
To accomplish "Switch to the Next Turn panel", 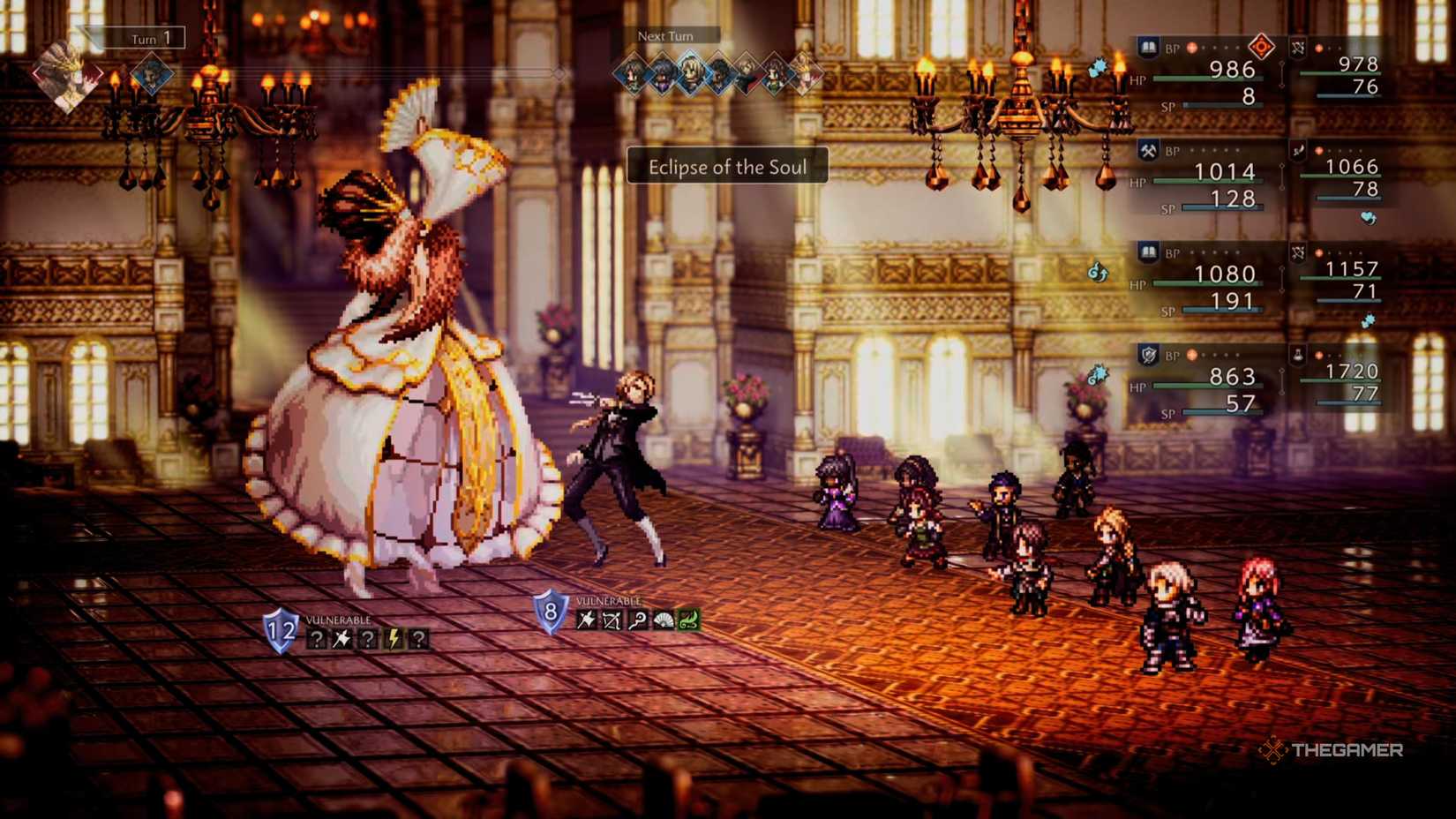I will click(666, 36).
